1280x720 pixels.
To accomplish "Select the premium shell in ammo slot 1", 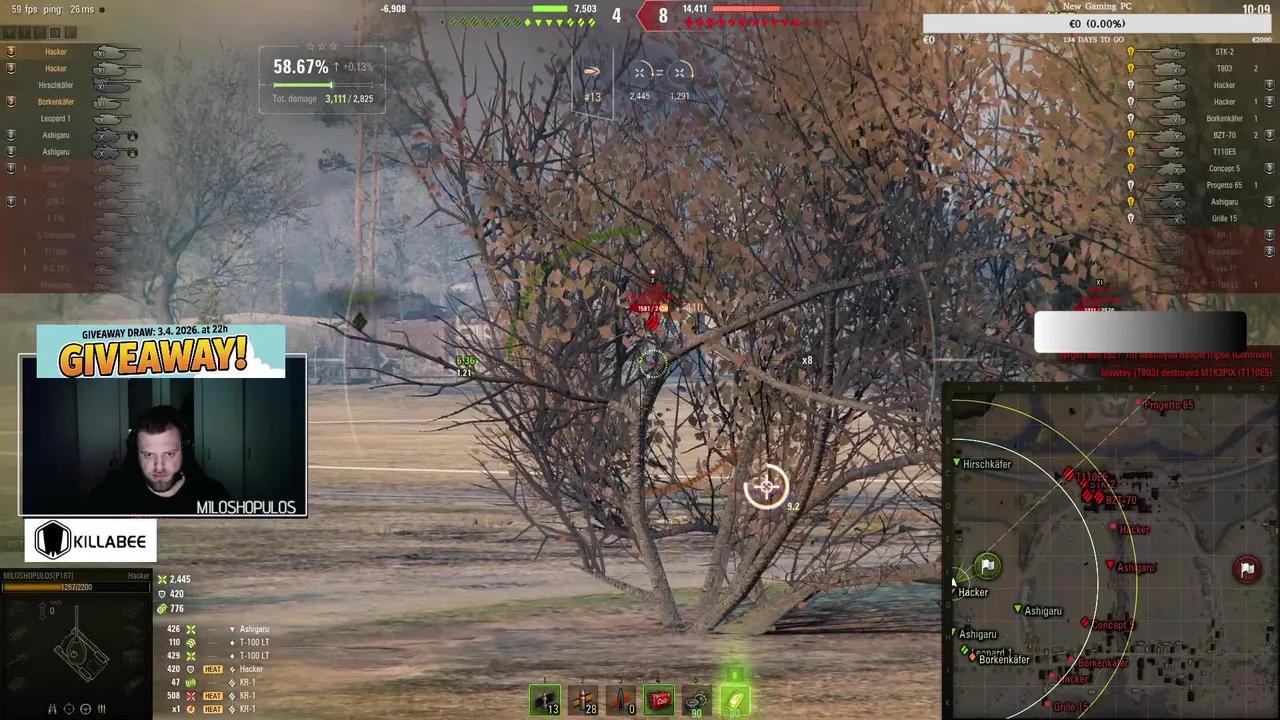I will click(x=546, y=699).
